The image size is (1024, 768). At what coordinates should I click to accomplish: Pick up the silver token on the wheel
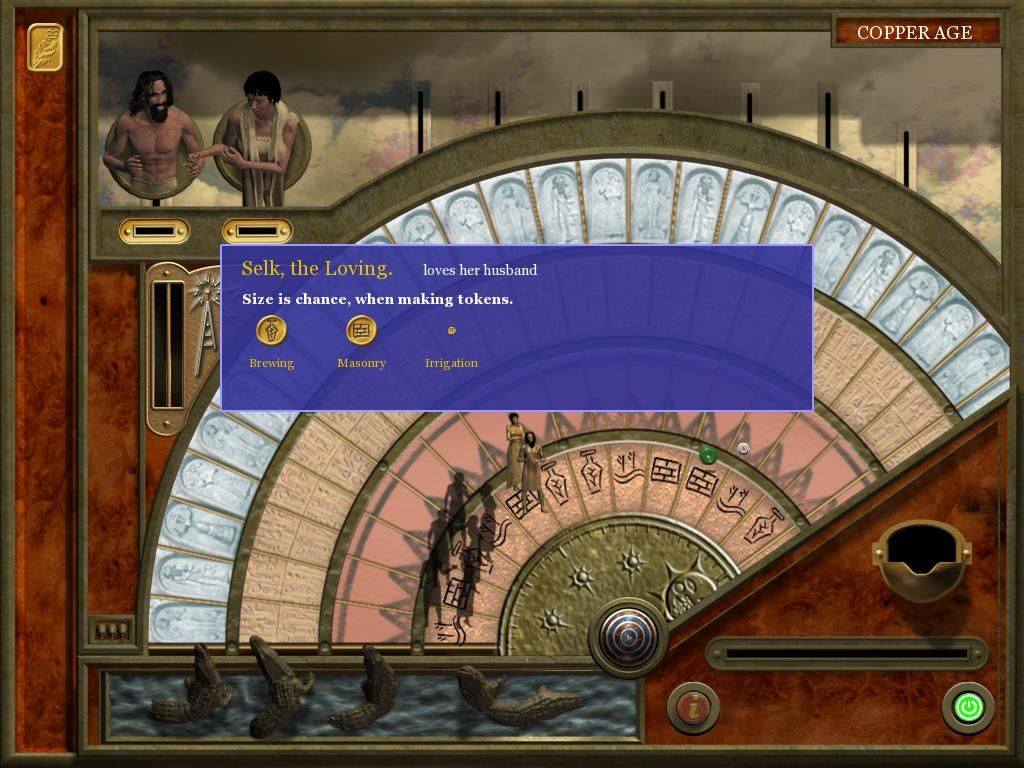point(743,449)
